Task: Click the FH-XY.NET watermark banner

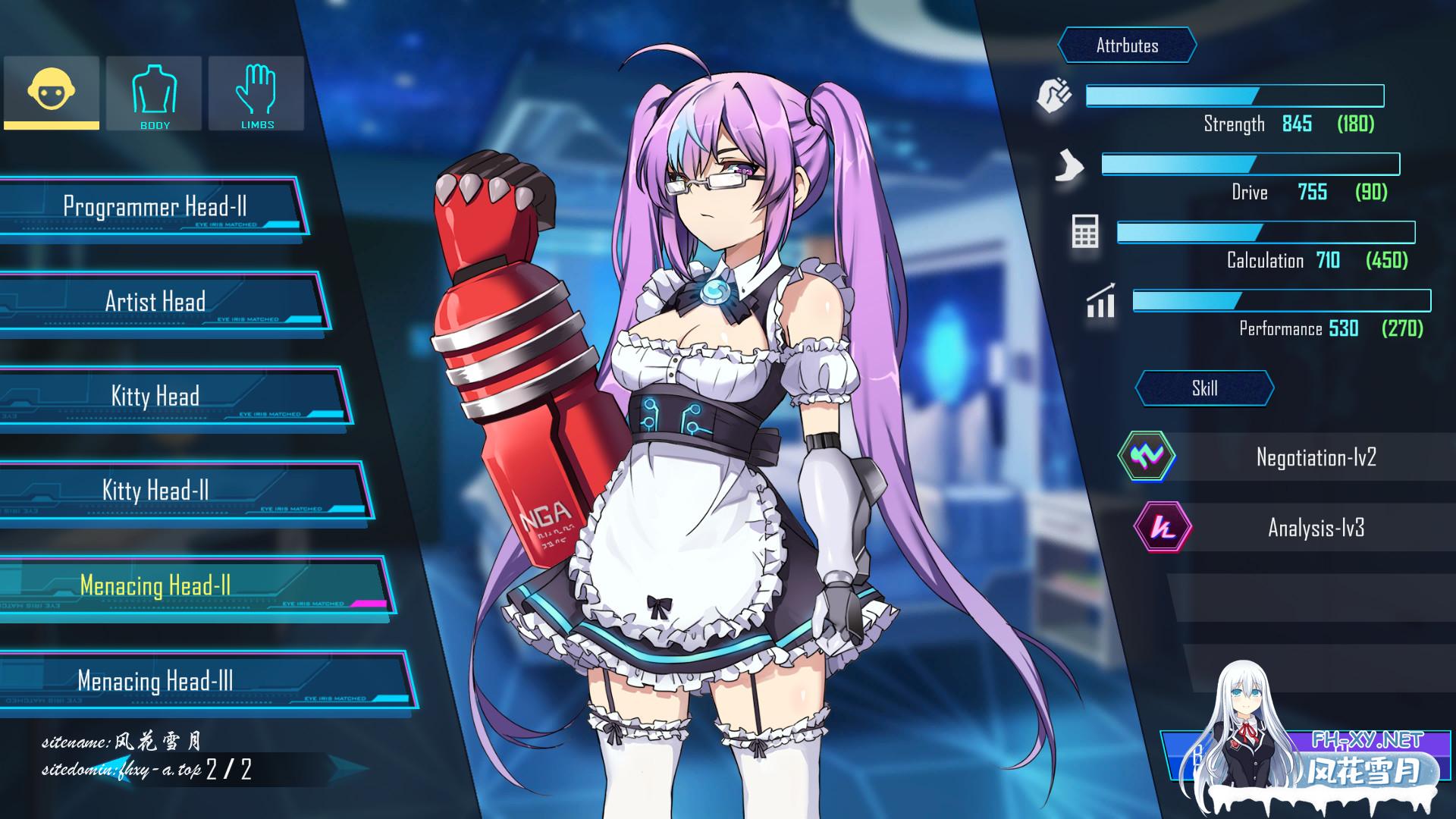Action: 1365,758
